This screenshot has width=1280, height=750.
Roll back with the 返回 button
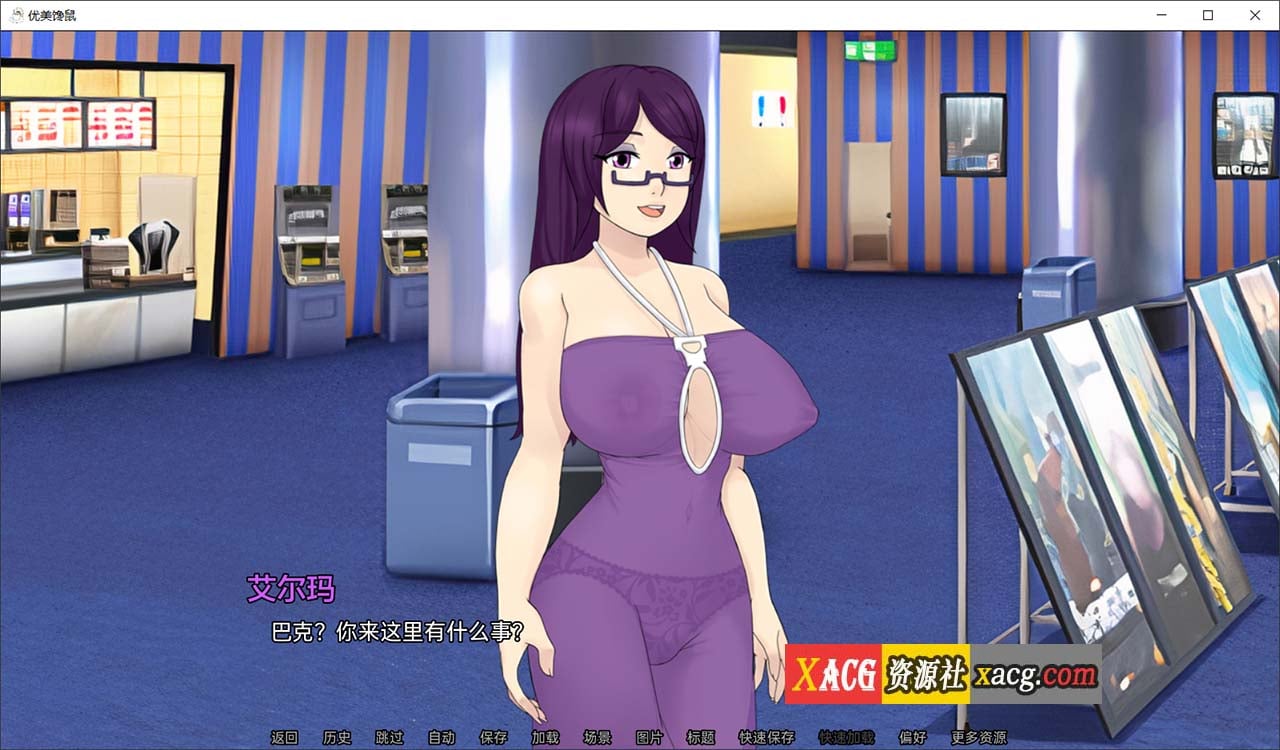click(287, 737)
